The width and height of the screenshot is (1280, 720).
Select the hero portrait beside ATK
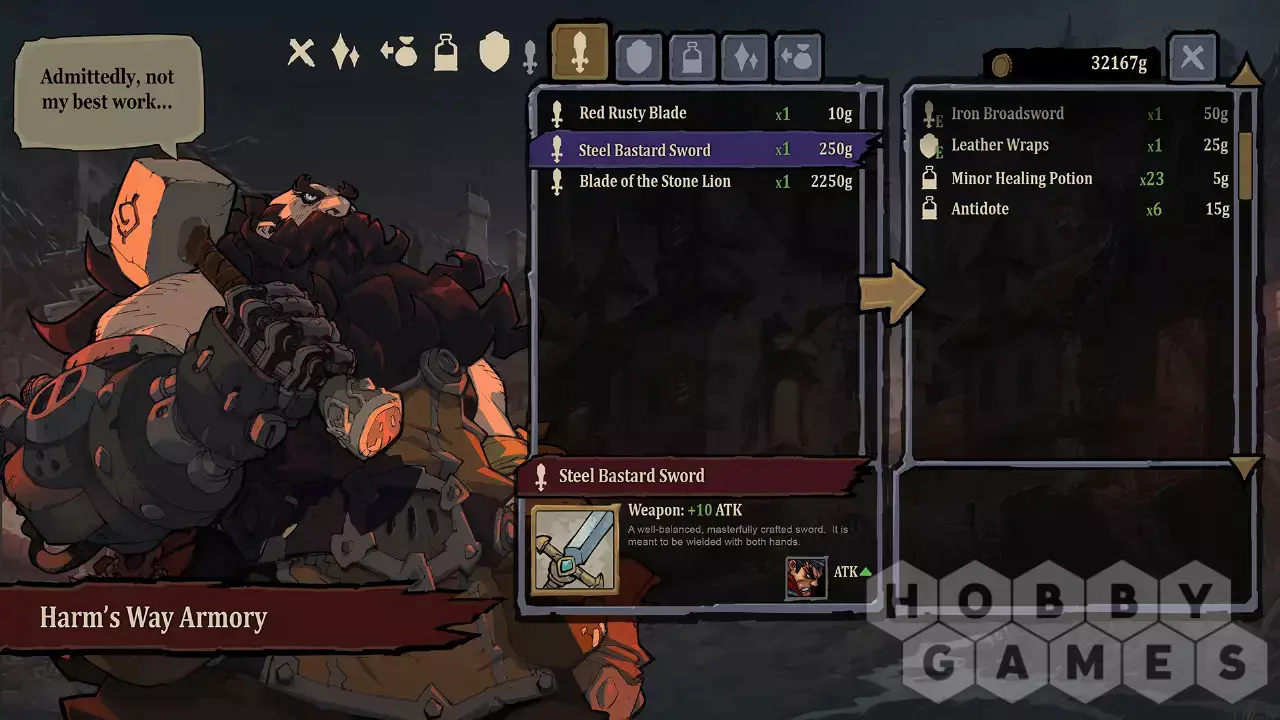[x=806, y=578]
